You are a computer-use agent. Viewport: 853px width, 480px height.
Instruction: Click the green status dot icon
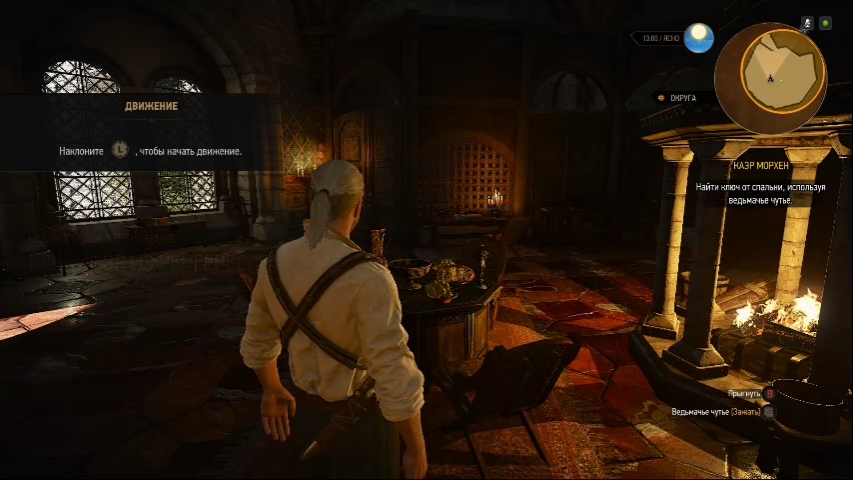825,22
